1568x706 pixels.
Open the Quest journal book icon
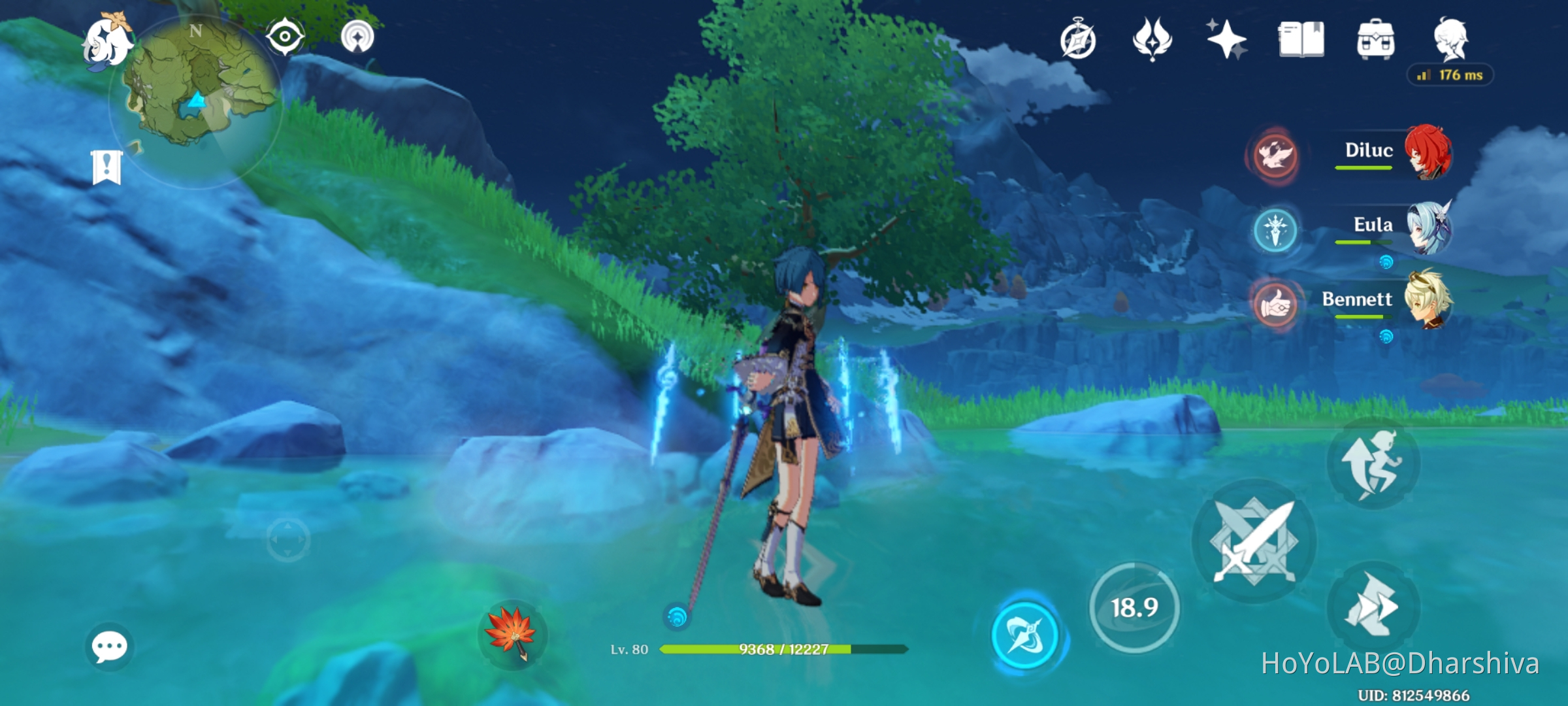(1303, 41)
